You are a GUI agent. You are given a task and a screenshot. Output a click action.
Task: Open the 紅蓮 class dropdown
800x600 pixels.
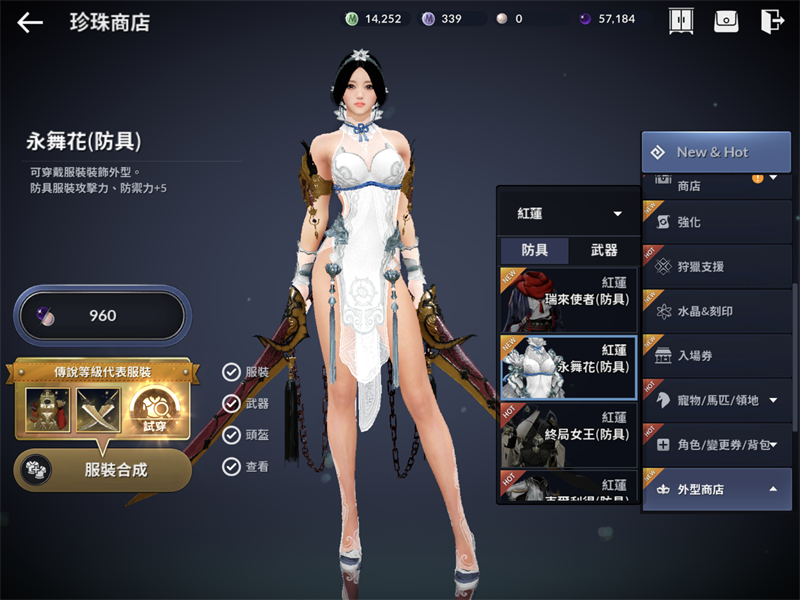568,214
